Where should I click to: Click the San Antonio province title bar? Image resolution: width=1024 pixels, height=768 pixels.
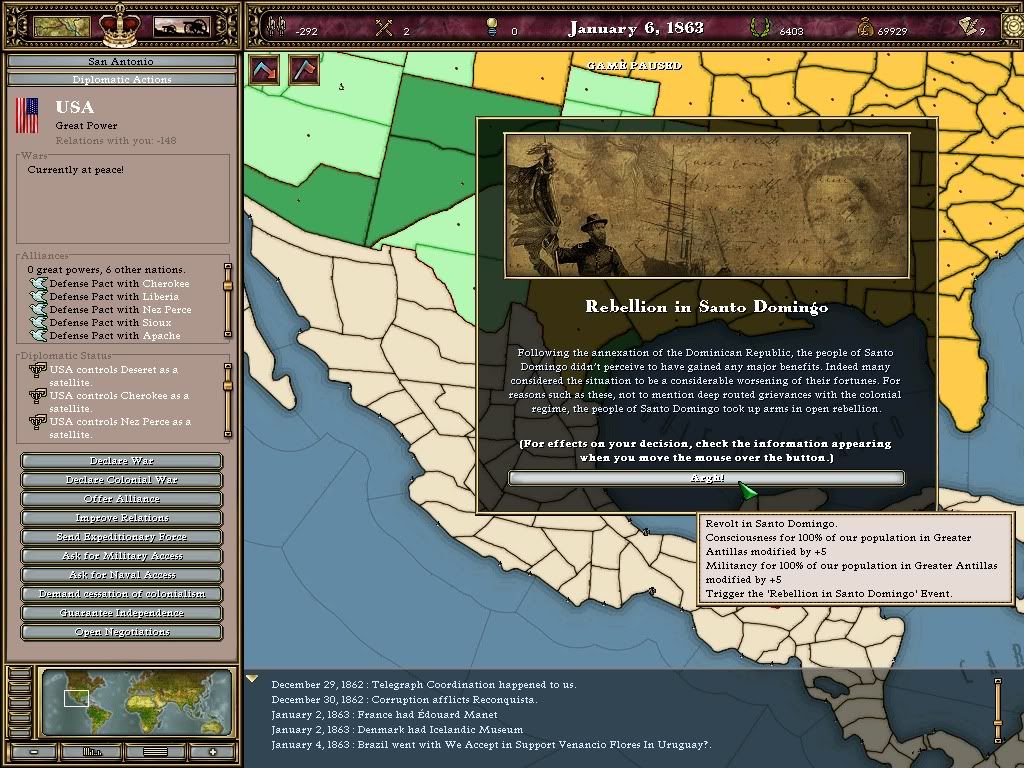pyautogui.click(x=121, y=62)
